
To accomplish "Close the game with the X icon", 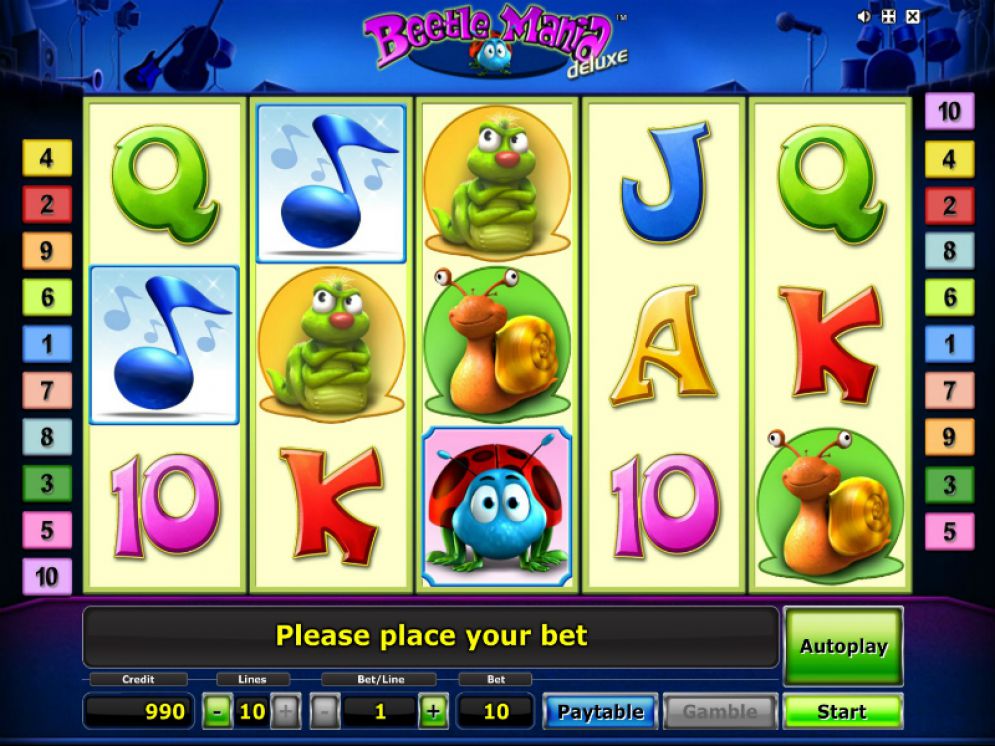I will [913, 17].
